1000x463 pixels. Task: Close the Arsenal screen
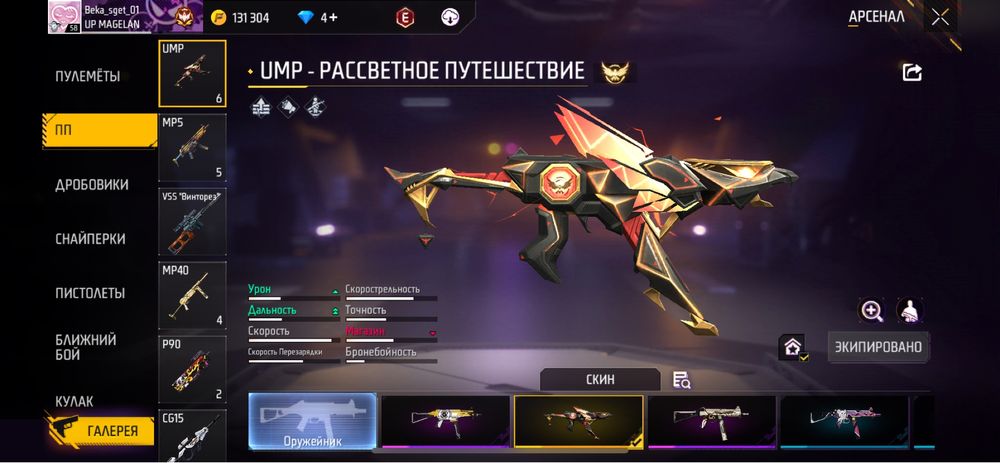click(940, 16)
